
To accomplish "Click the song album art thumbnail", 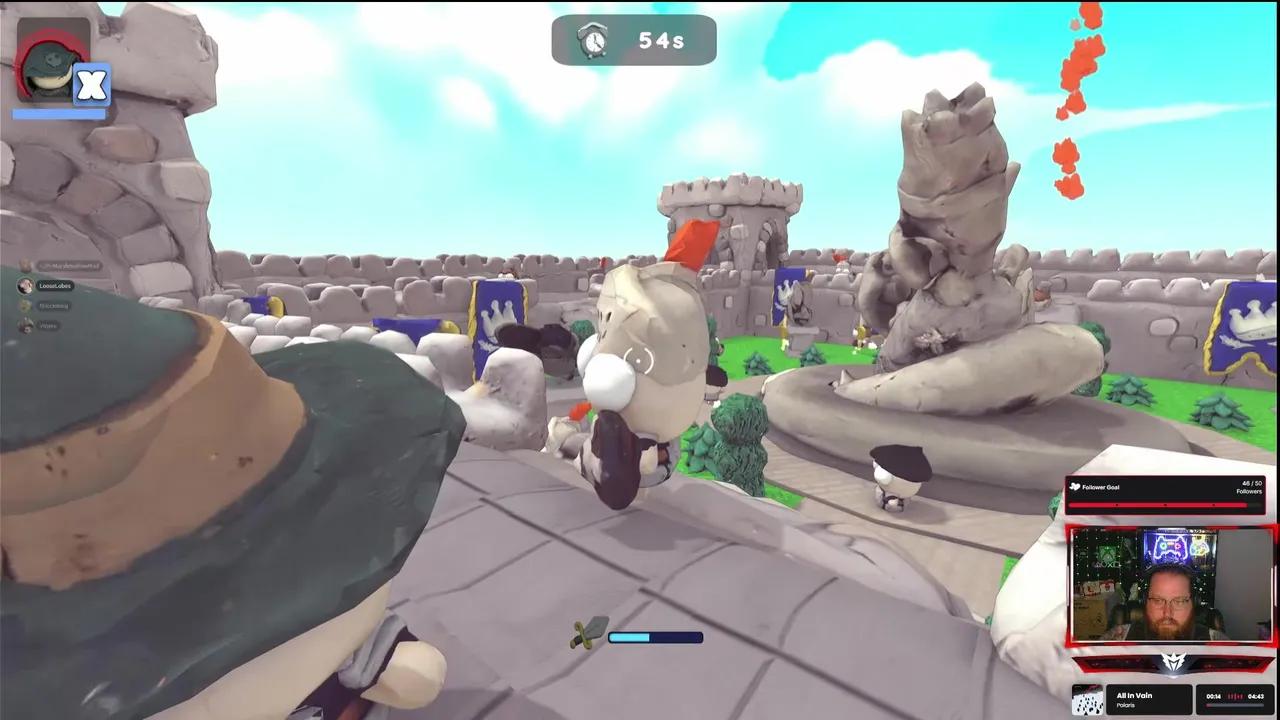I will tap(1089, 699).
